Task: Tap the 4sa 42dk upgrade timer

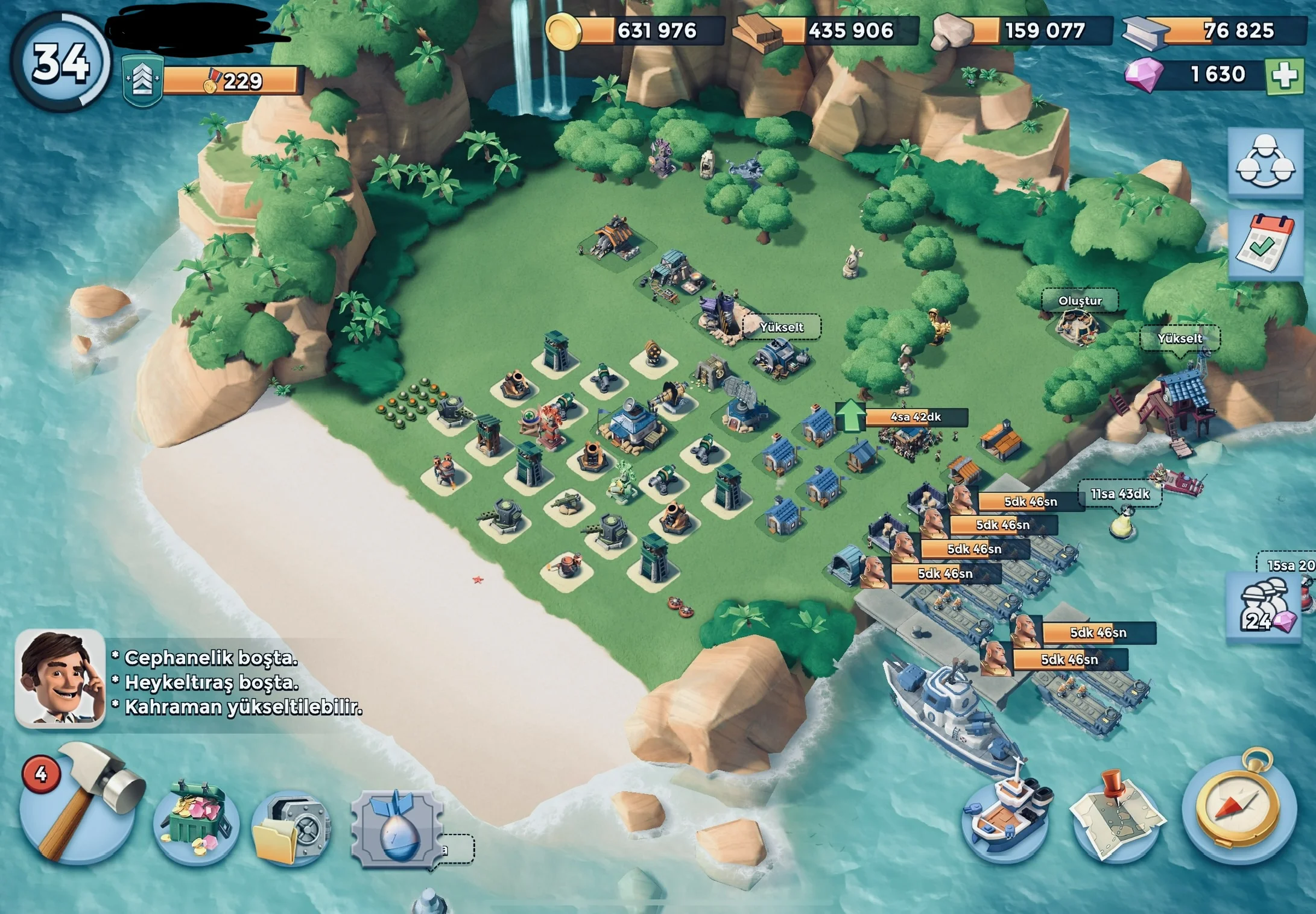Action: [916, 417]
